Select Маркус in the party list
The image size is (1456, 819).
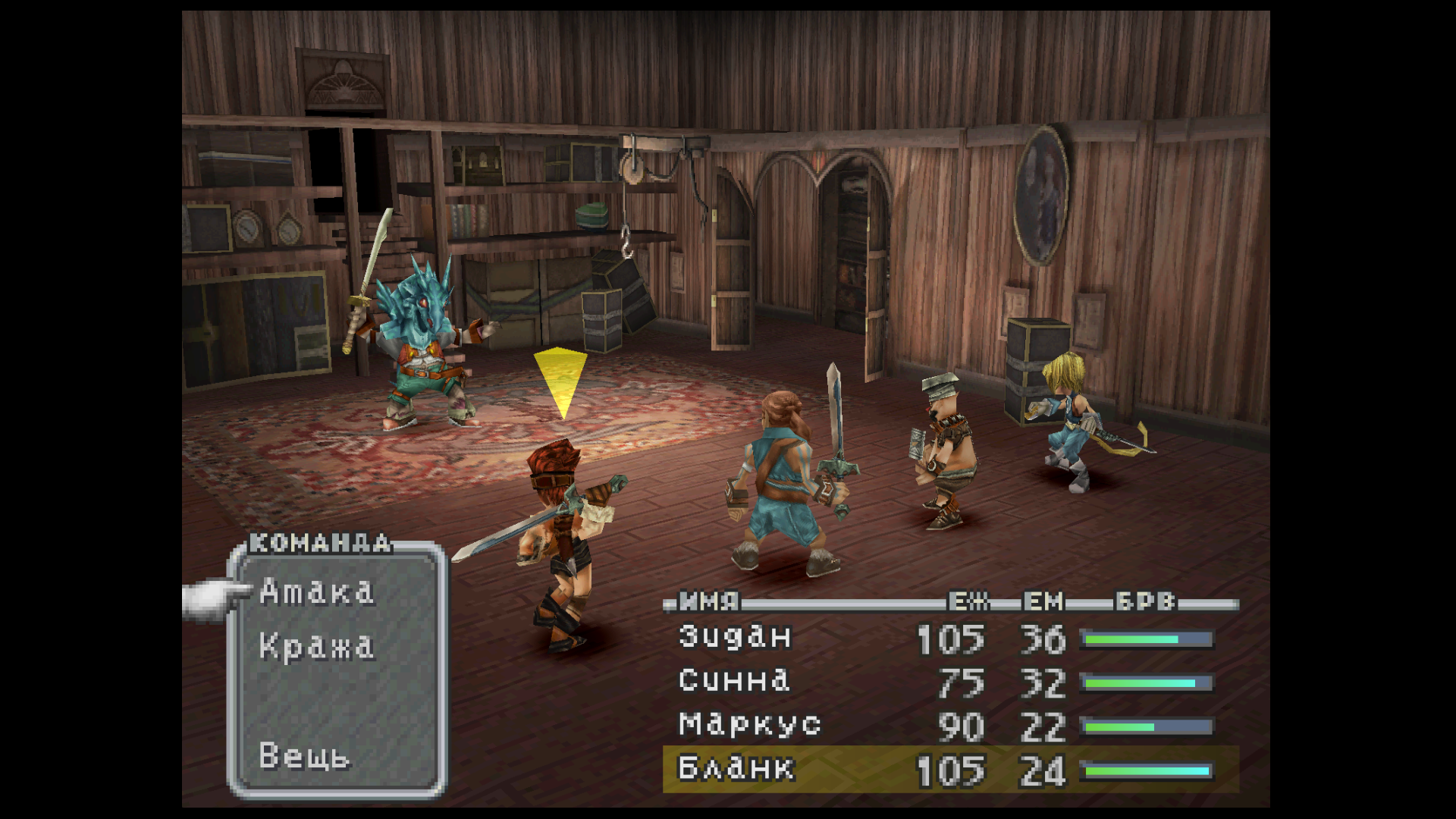(x=749, y=725)
